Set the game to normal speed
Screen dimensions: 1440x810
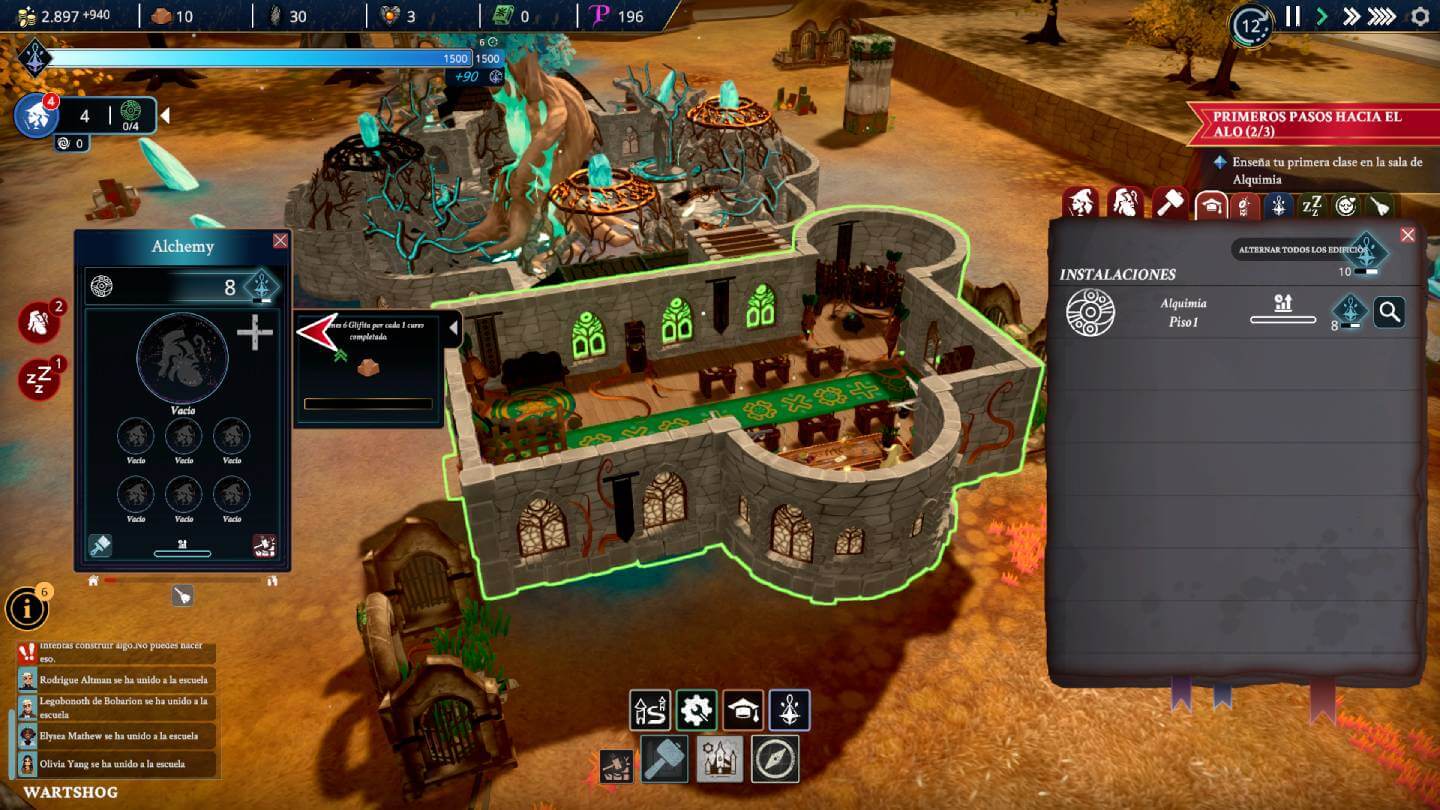click(1322, 16)
